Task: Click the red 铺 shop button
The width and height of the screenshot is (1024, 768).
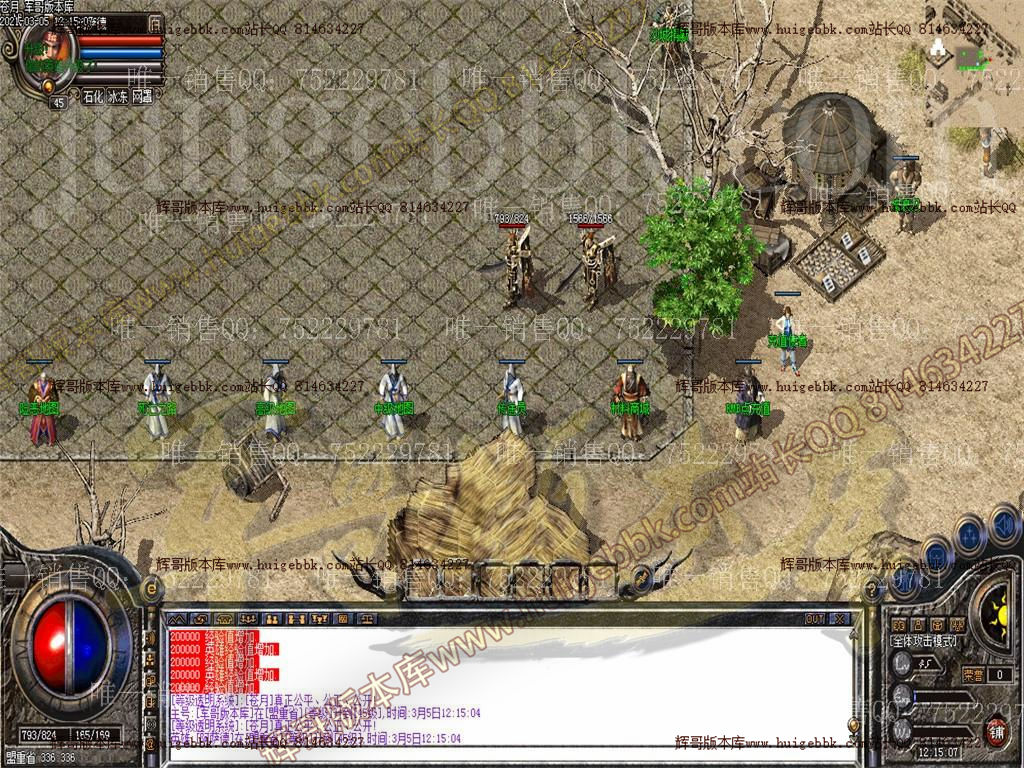Action: click(x=996, y=730)
